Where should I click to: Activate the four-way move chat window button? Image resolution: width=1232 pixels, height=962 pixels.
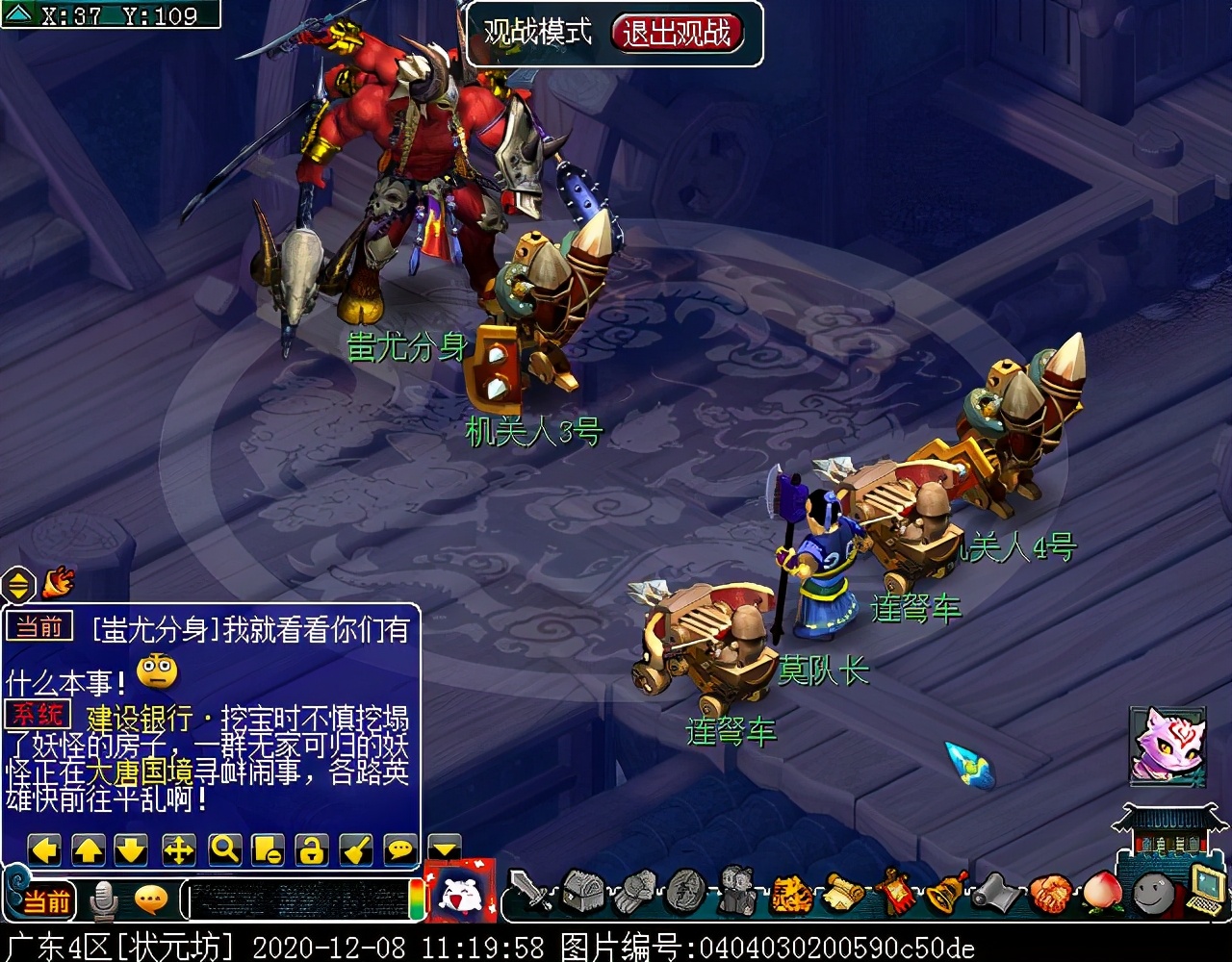179,849
